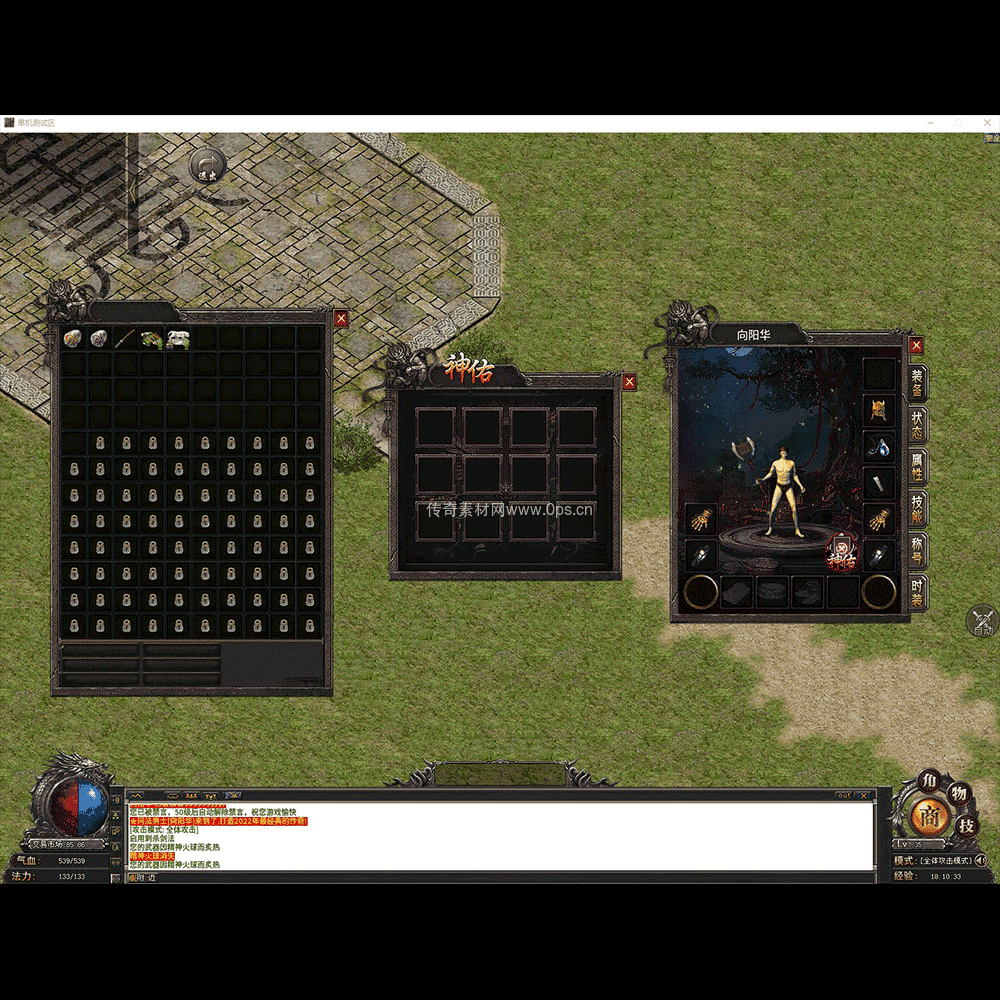
Task: Toggle the 自动 auto-combat button
Action: click(x=982, y=622)
